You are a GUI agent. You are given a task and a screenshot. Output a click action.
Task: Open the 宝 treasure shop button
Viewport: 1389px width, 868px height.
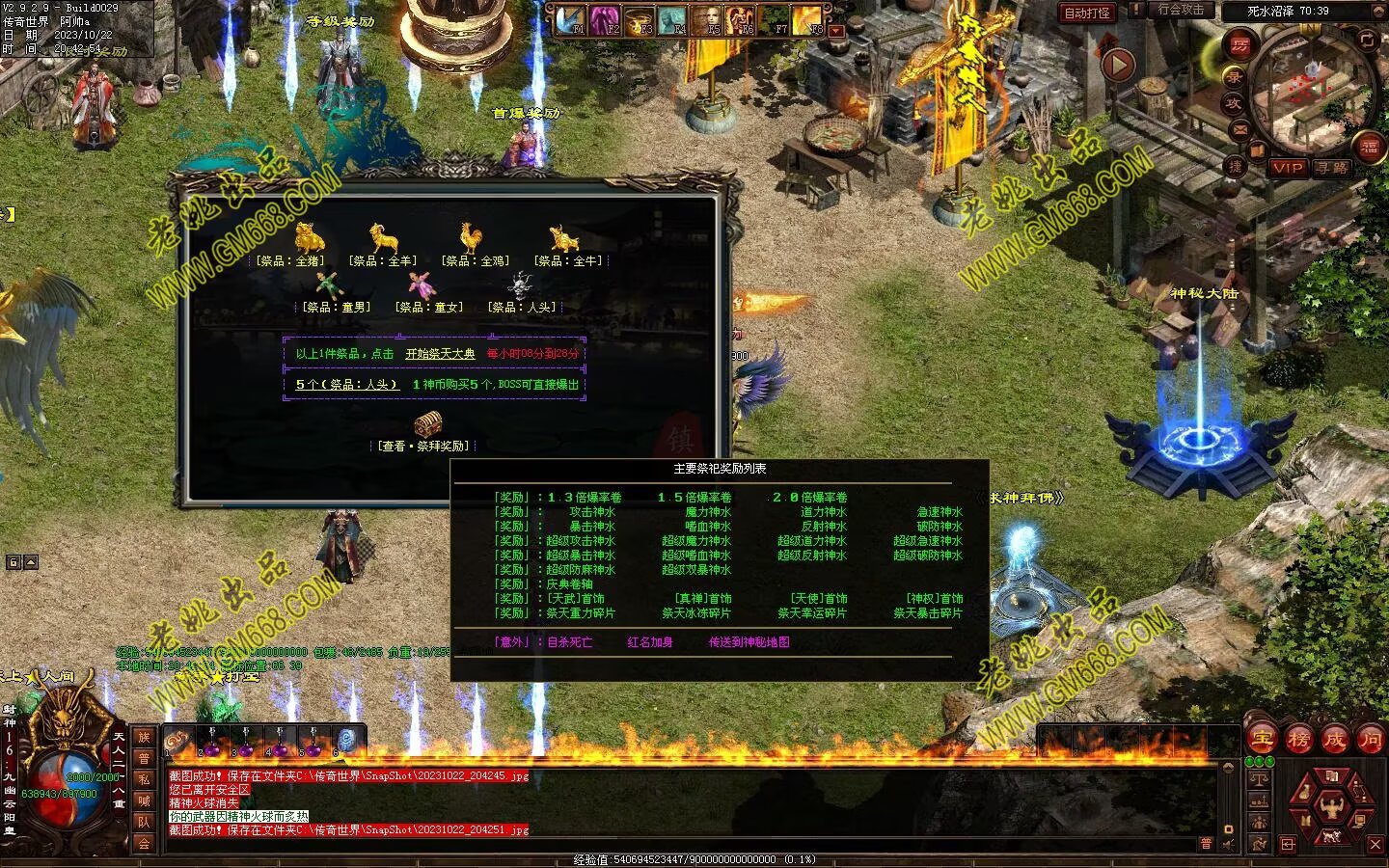pos(1262,740)
